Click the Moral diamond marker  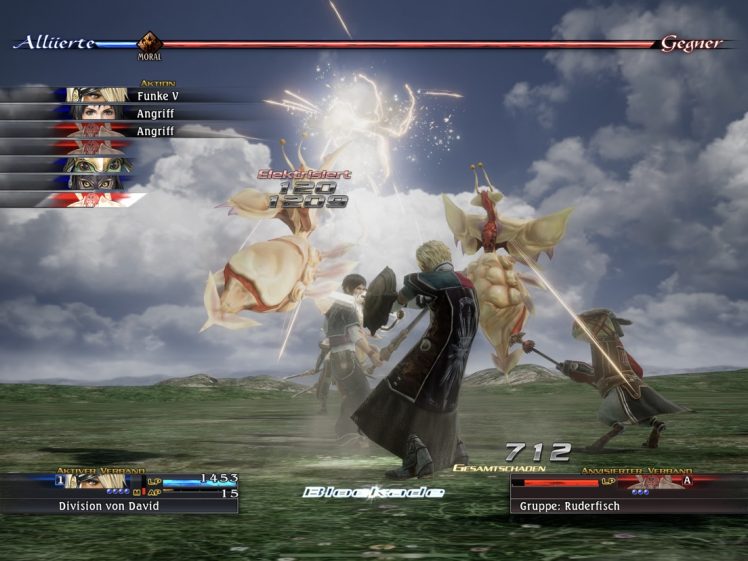tap(150, 43)
